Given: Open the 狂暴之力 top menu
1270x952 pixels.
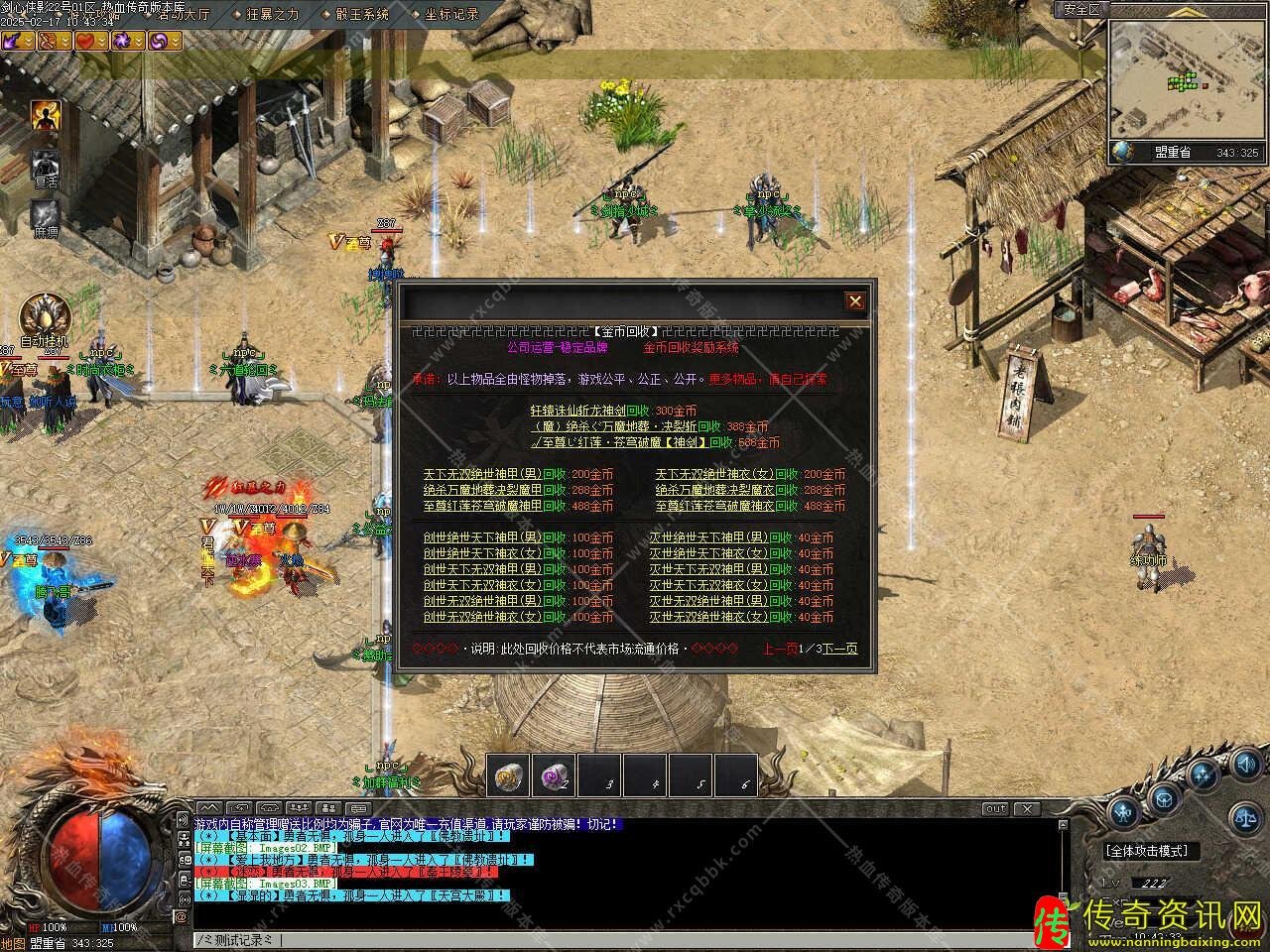Looking at the screenshot, I should (x=271, y=14).
